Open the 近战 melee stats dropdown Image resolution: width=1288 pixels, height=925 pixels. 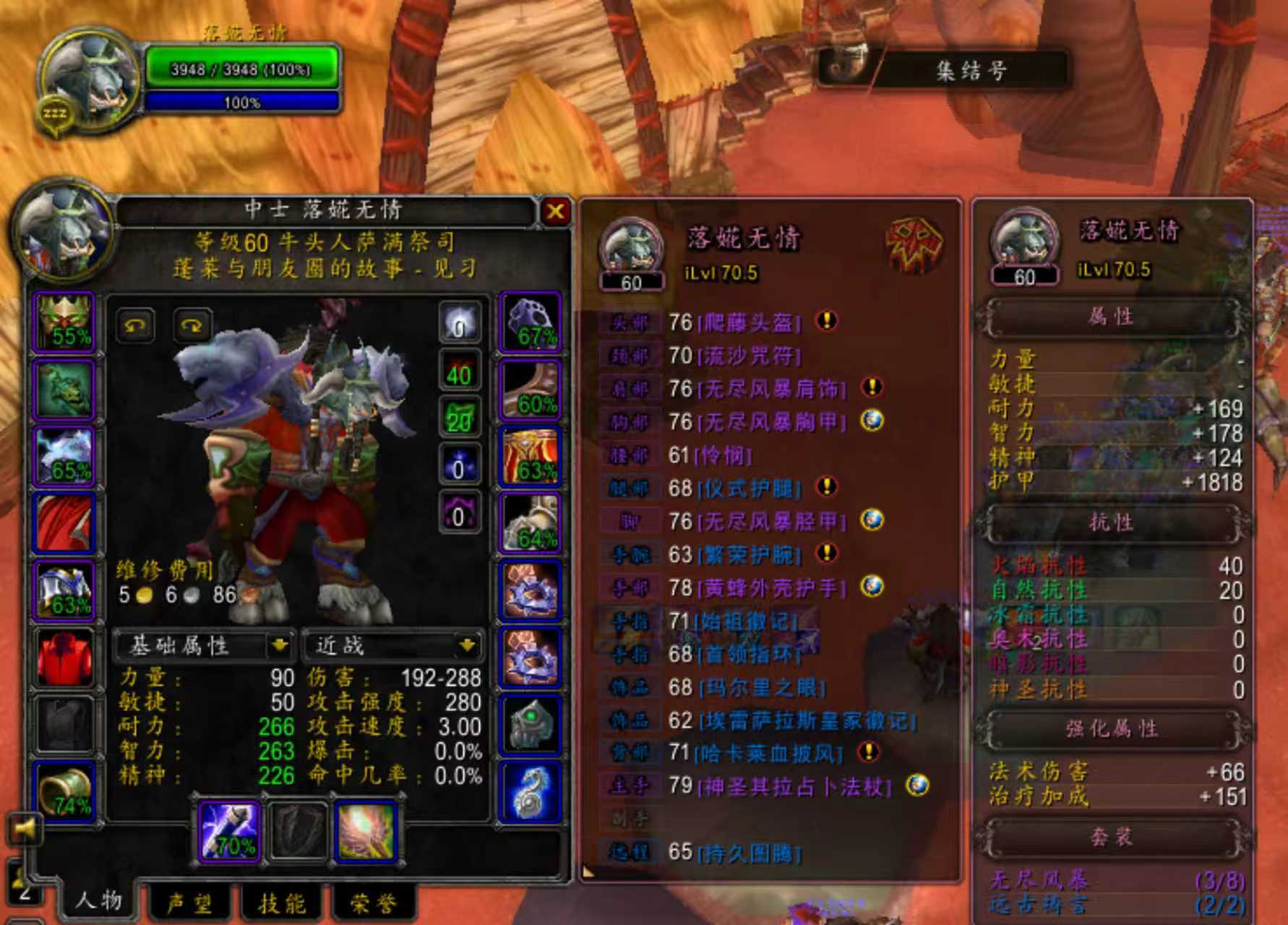pos(467,645)
